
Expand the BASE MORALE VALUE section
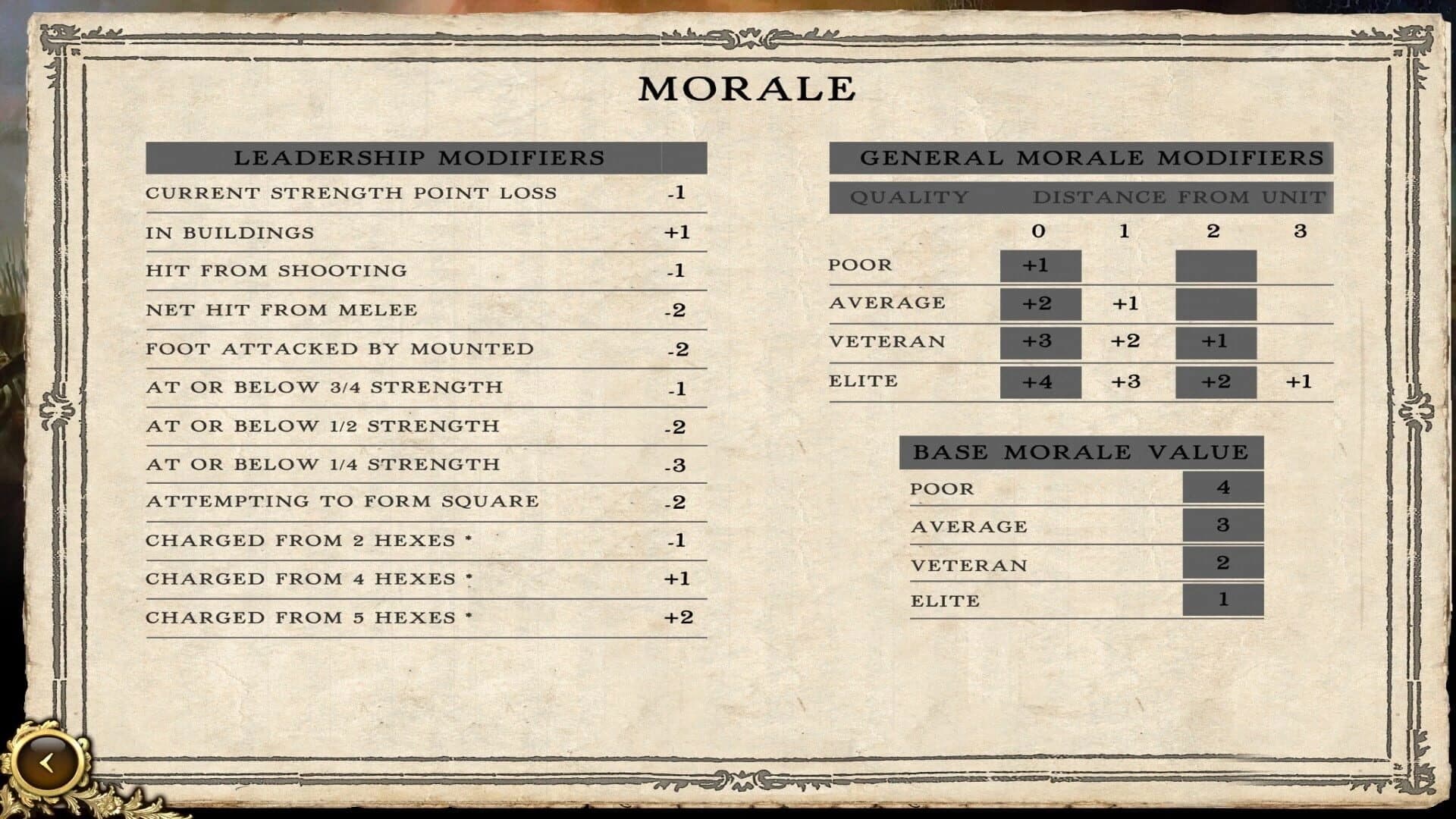1081,450
